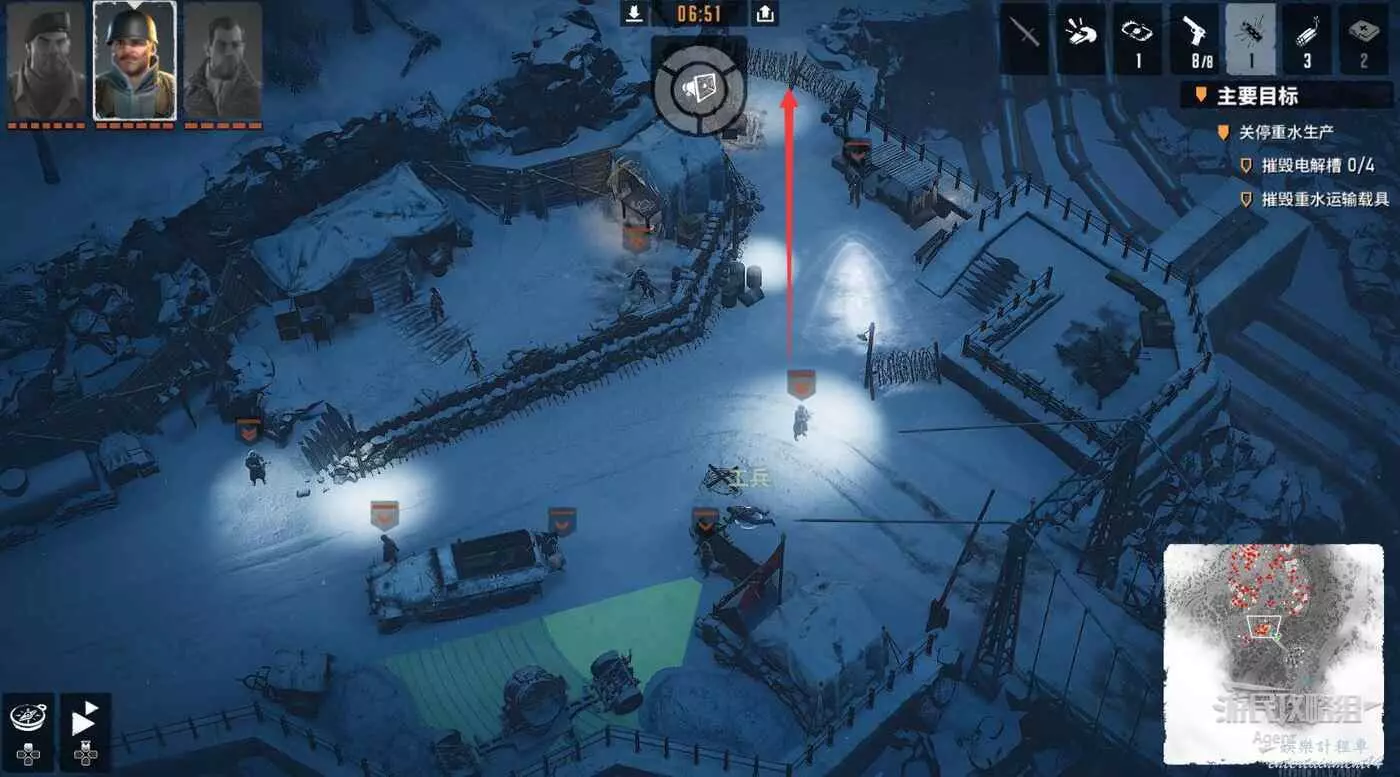Use the first aid kit slot
This screenshot has width=1400, height=777.
pos(1363,38)
